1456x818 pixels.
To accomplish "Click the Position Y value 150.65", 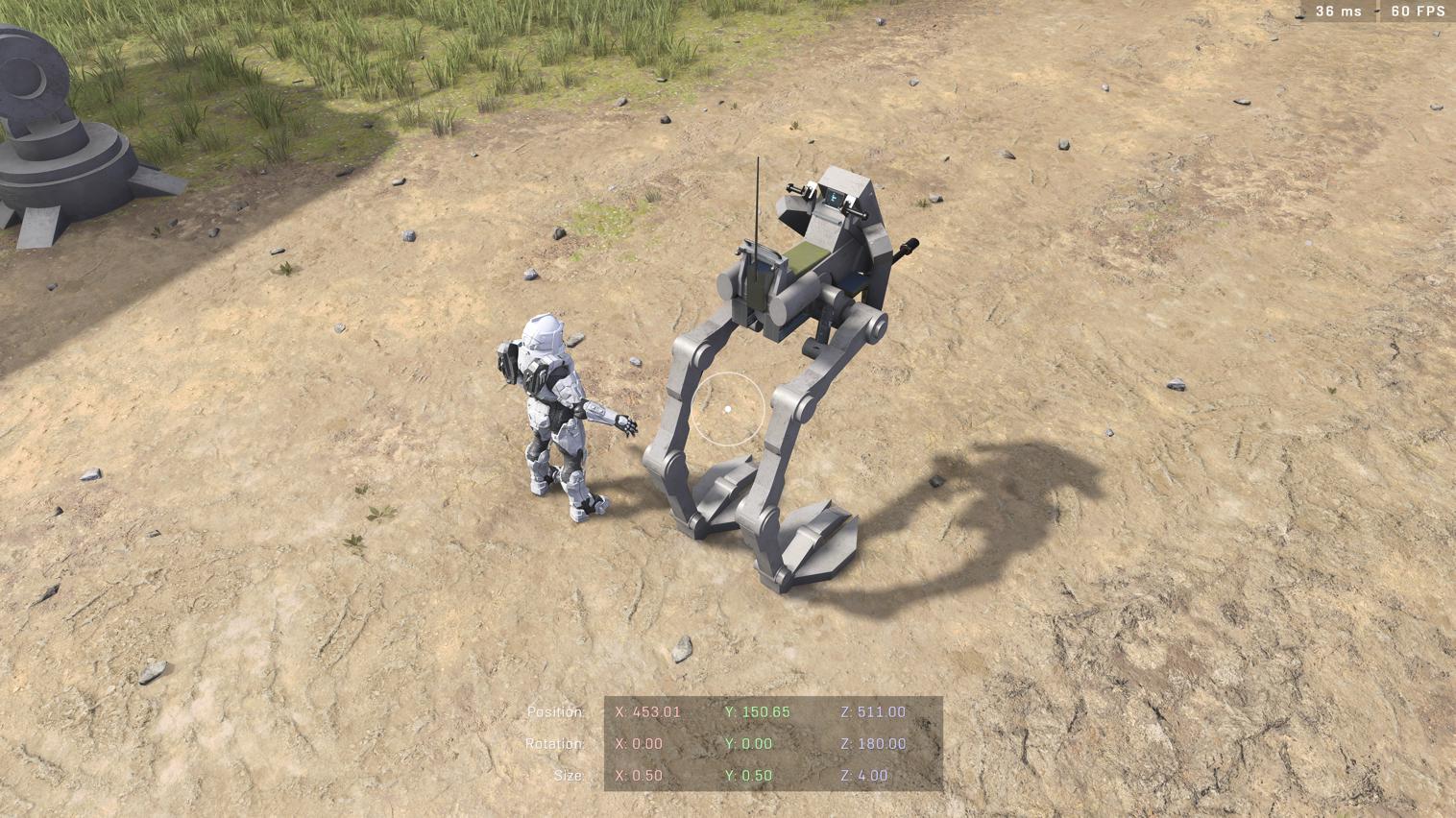I will point(758,711).
